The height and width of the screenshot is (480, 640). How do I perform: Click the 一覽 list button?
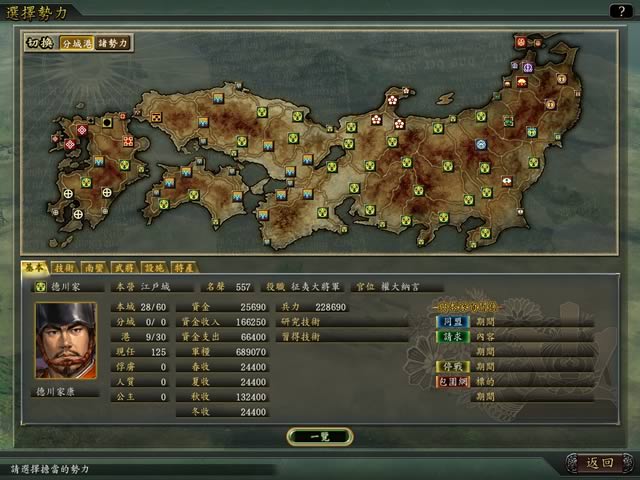[x=319, y=435]
